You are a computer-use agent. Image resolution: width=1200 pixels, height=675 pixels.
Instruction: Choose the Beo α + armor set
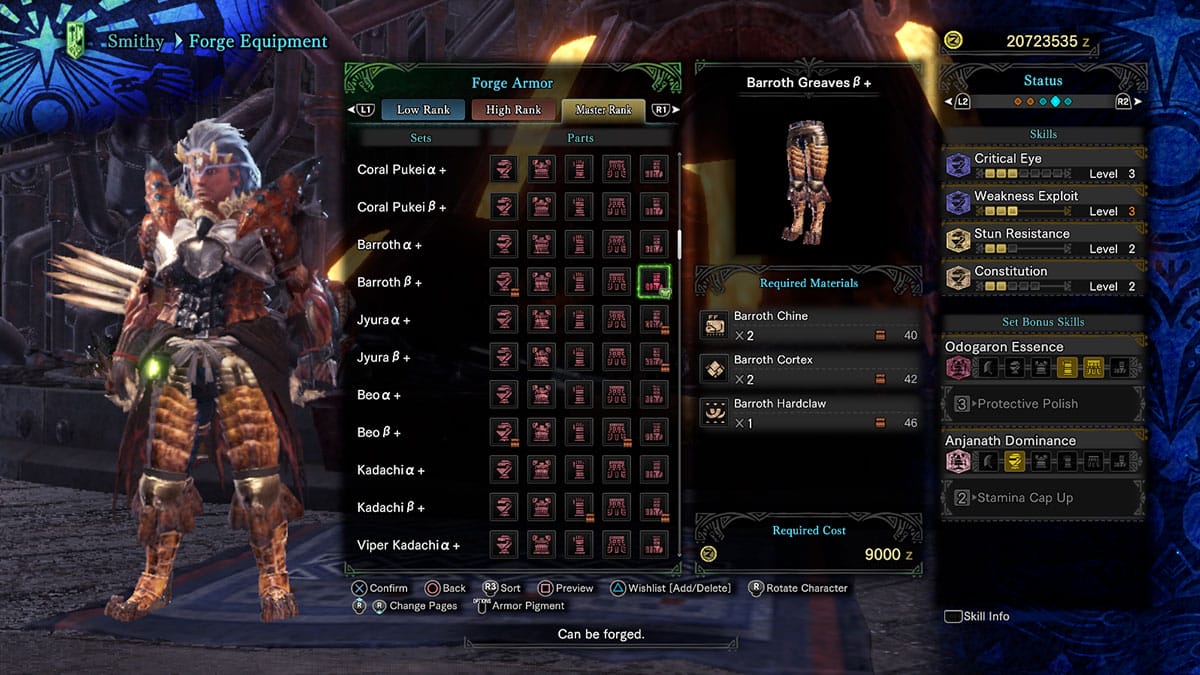[x=379, y=395]
